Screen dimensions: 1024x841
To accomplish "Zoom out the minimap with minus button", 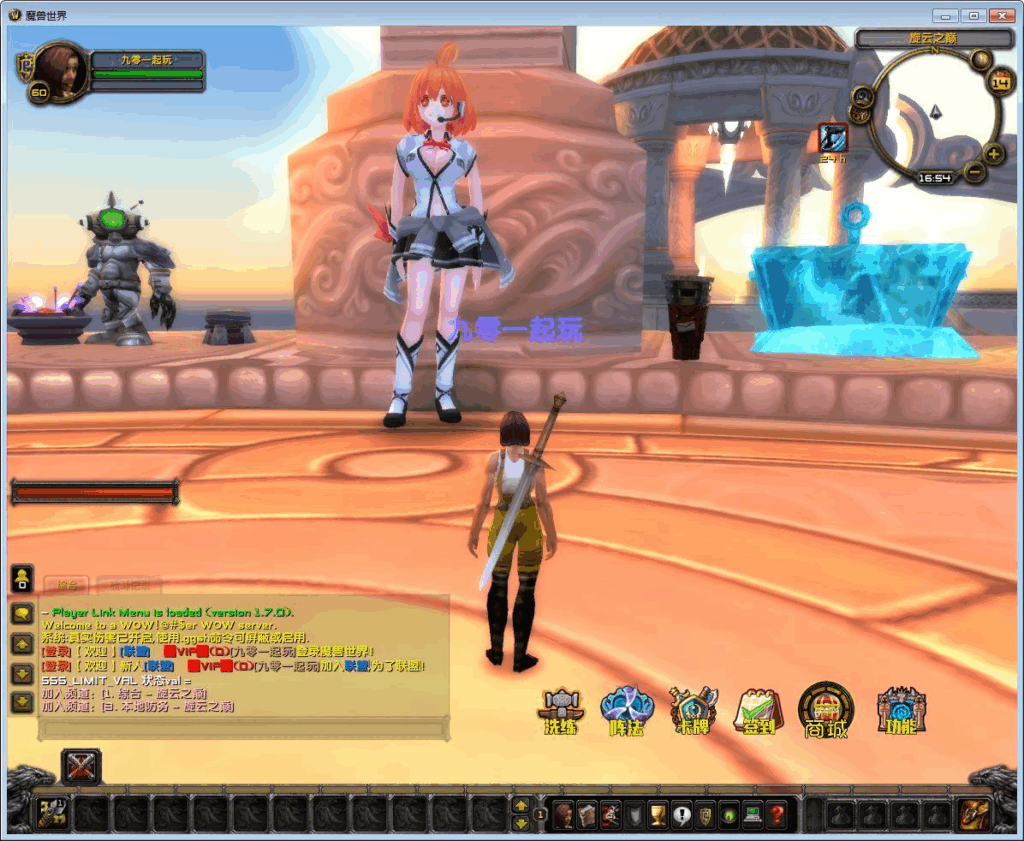I will 976,172.
